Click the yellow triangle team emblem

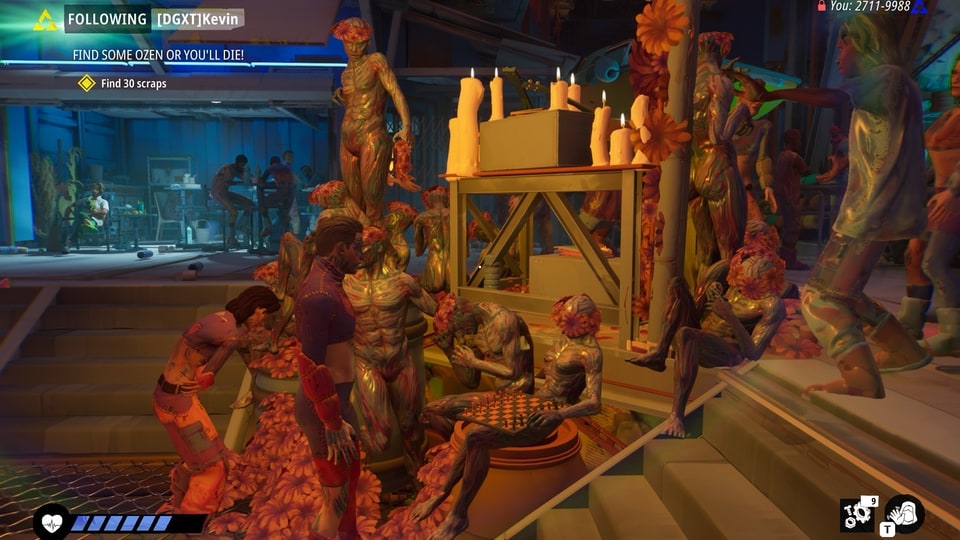pos(45,20)
